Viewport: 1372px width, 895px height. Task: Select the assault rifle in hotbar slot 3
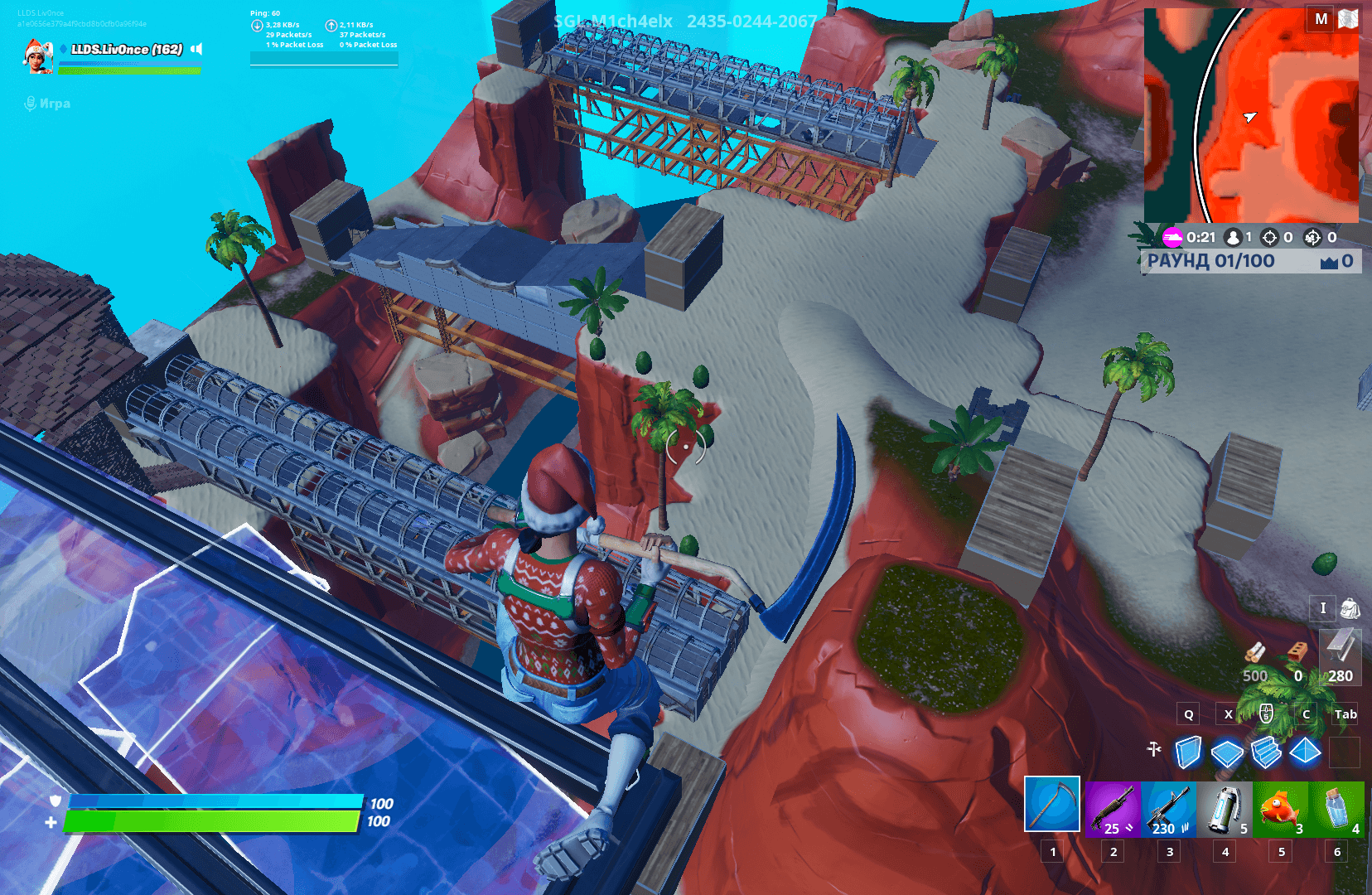pos(1169,808)
